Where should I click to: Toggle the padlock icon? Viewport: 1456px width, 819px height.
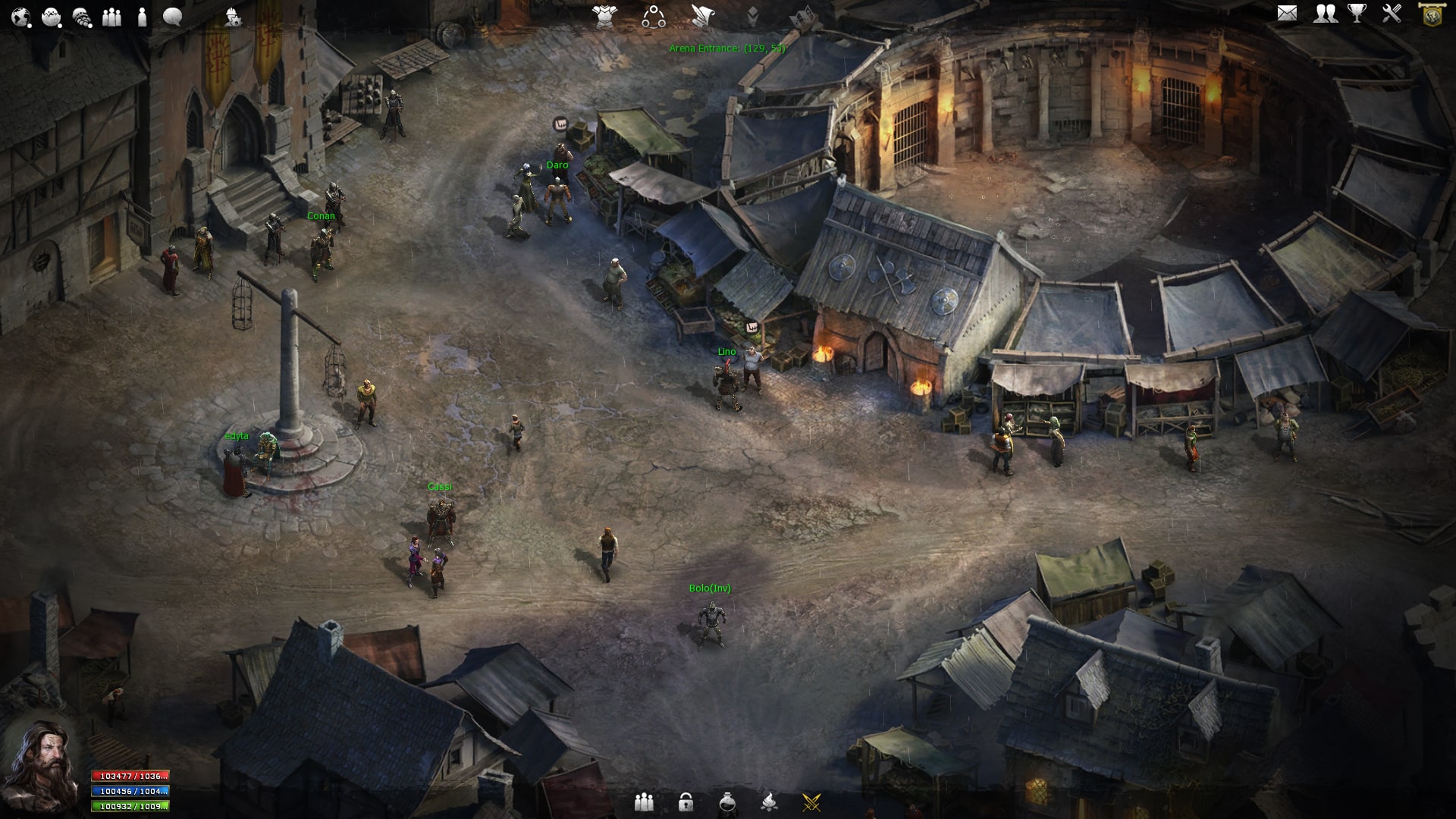(x=686, y=802)
